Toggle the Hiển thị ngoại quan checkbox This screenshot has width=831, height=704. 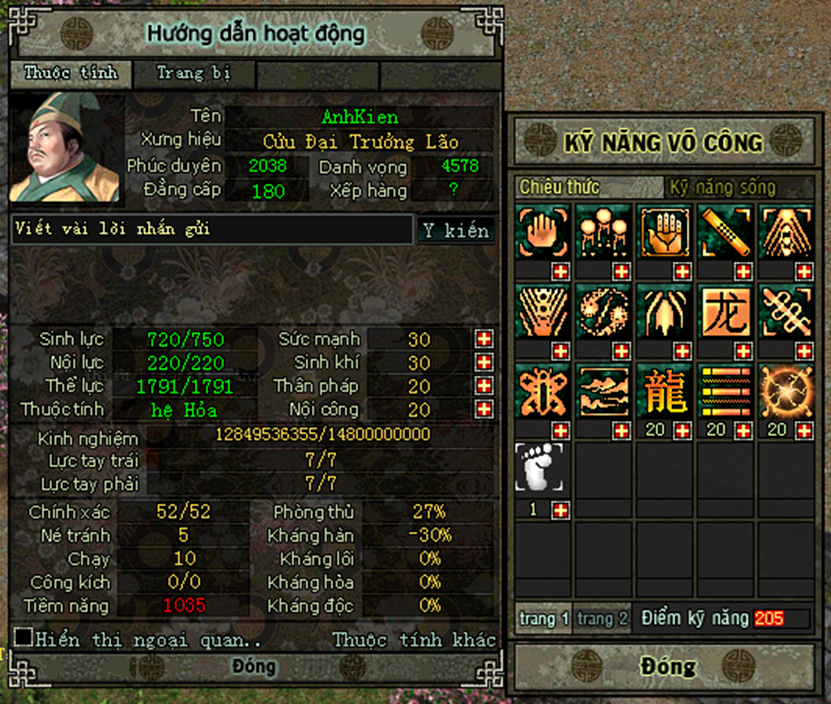click(x=22, y=637)
